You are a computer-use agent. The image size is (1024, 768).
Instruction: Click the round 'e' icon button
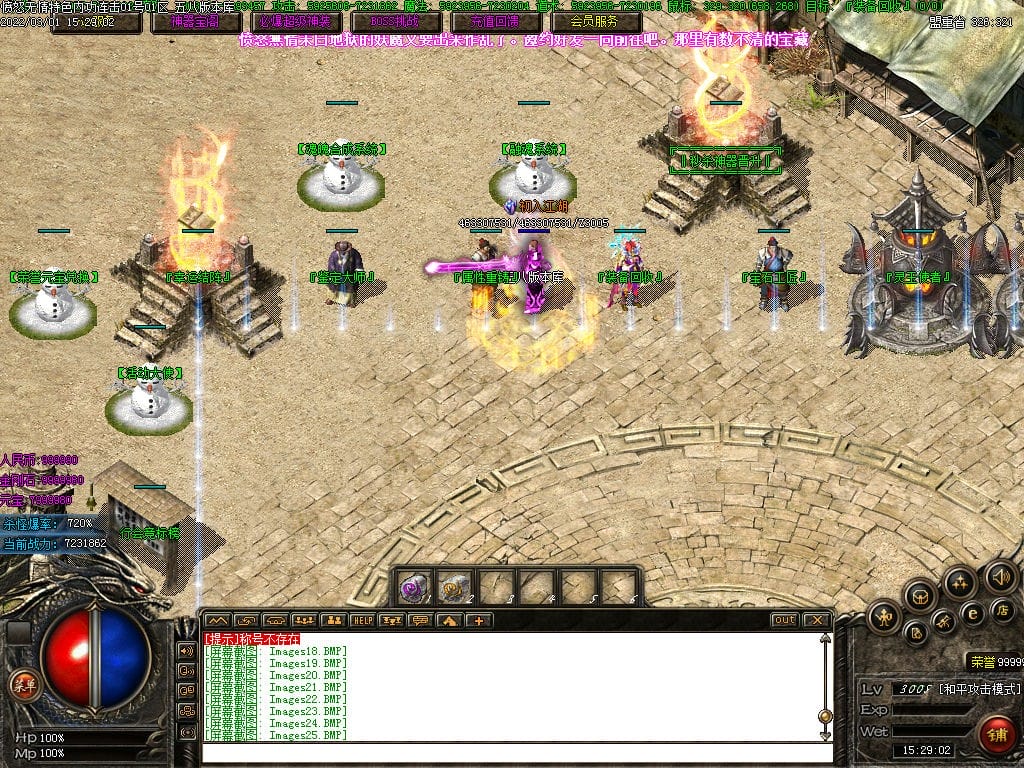(x=971, y=613)
